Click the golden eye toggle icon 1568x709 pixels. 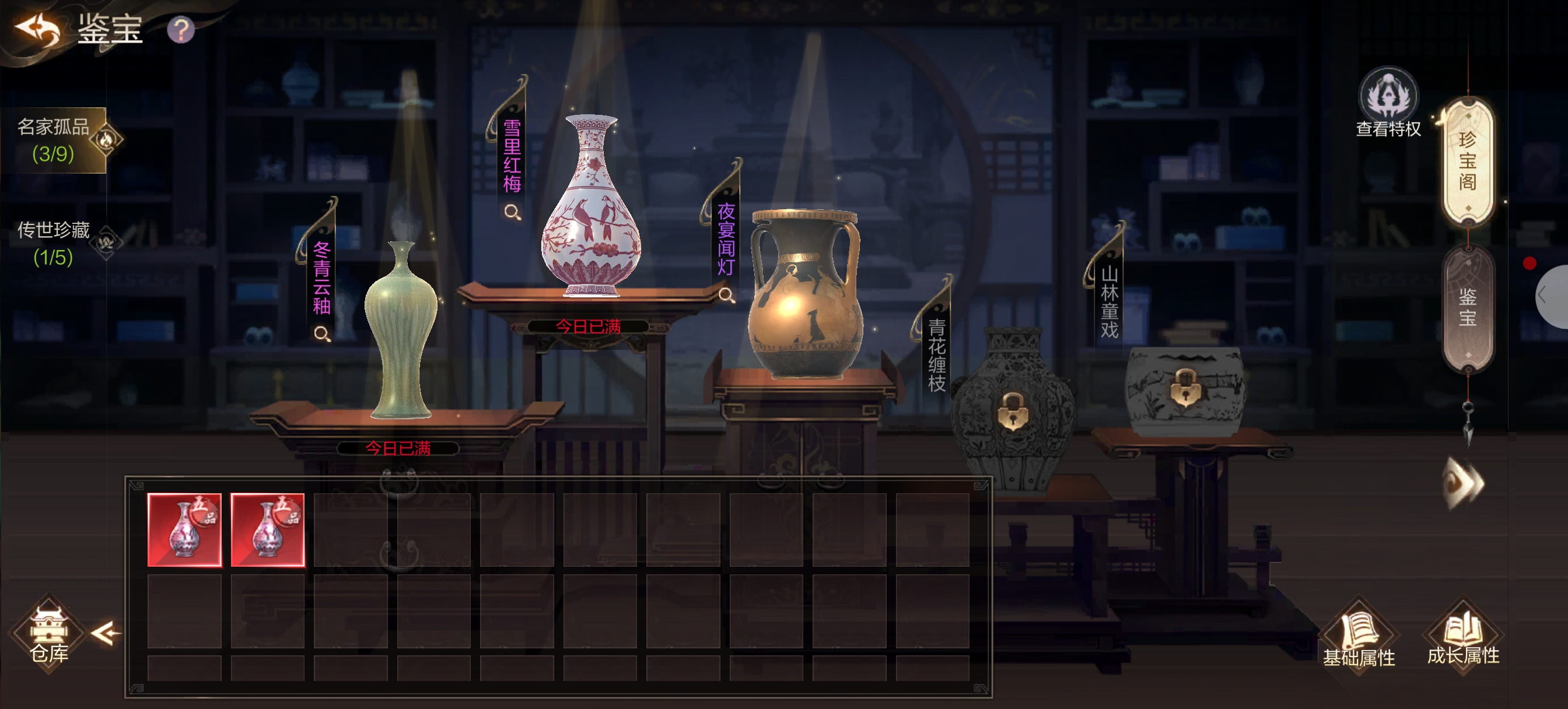[1464, 483]
